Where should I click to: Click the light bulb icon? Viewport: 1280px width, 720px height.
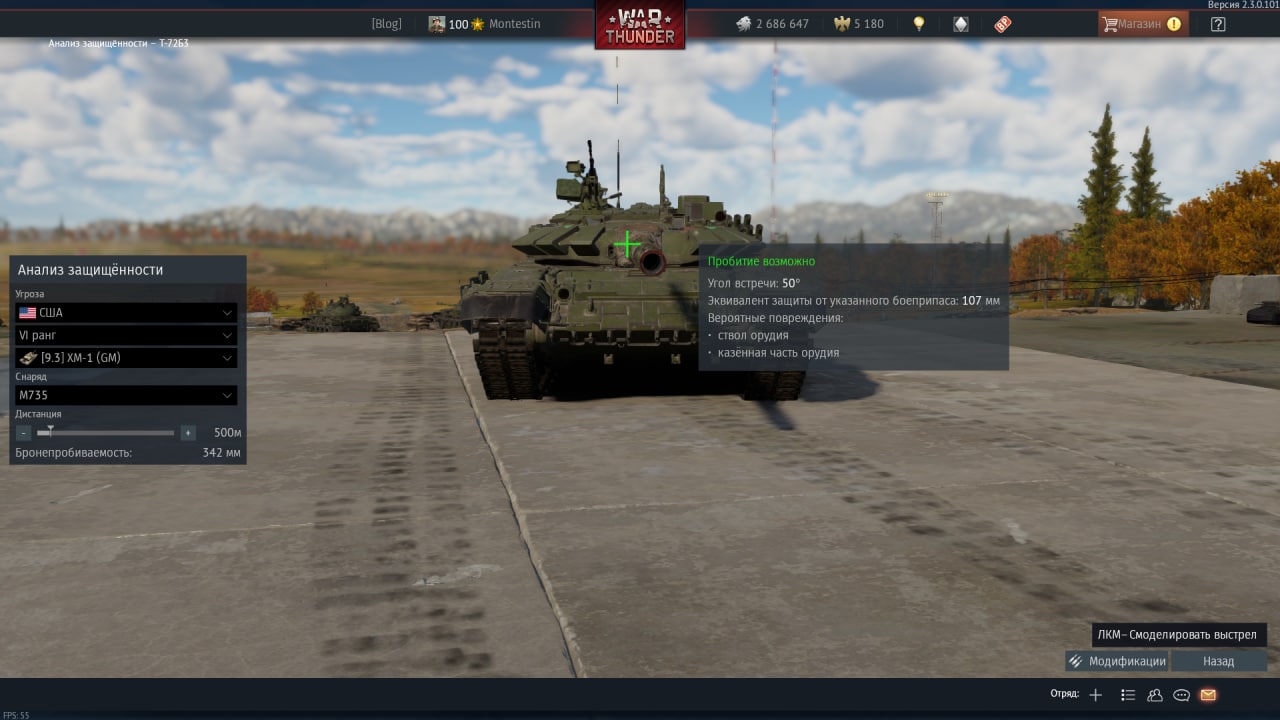point(919,24)
